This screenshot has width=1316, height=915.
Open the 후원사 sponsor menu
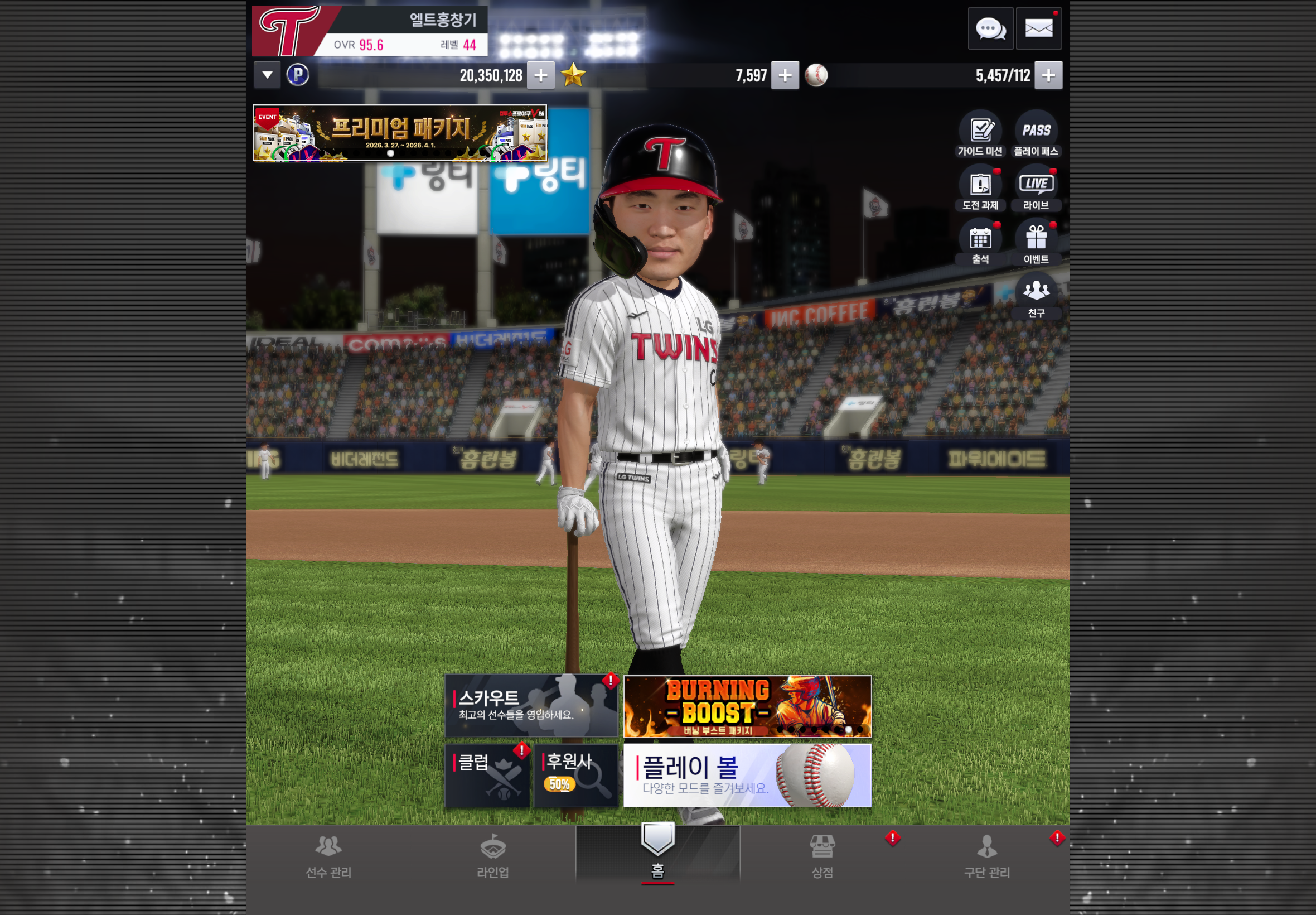point(576,775)
